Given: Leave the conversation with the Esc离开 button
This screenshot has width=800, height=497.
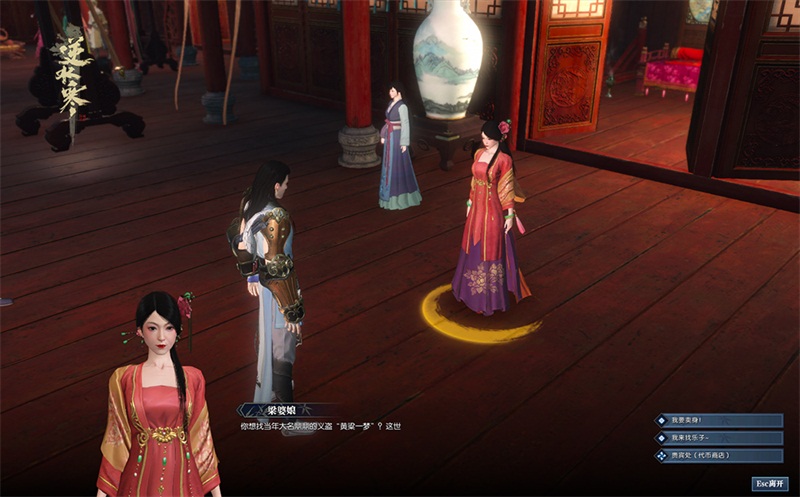Looking at the screenshot, I should pyautogui.click(x=769, y=483).
